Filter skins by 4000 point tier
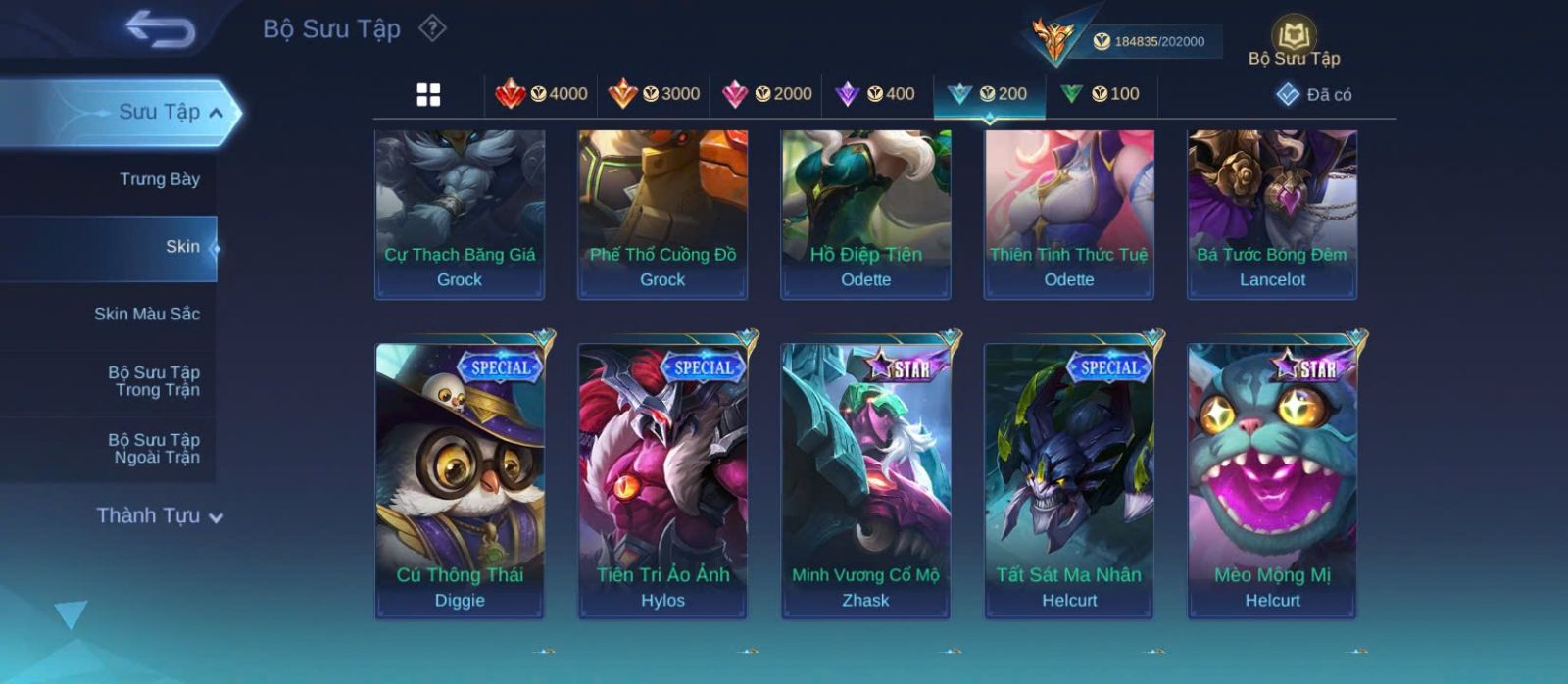The image size is (1568, 684). coord(541,94)
